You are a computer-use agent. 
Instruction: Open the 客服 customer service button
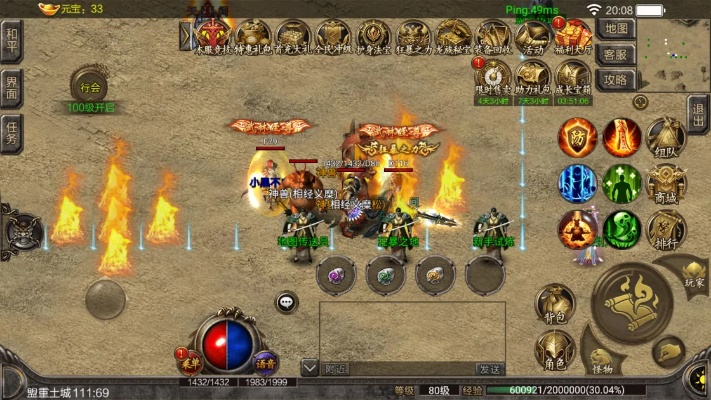pyautogui.click(x=618, y=54)
